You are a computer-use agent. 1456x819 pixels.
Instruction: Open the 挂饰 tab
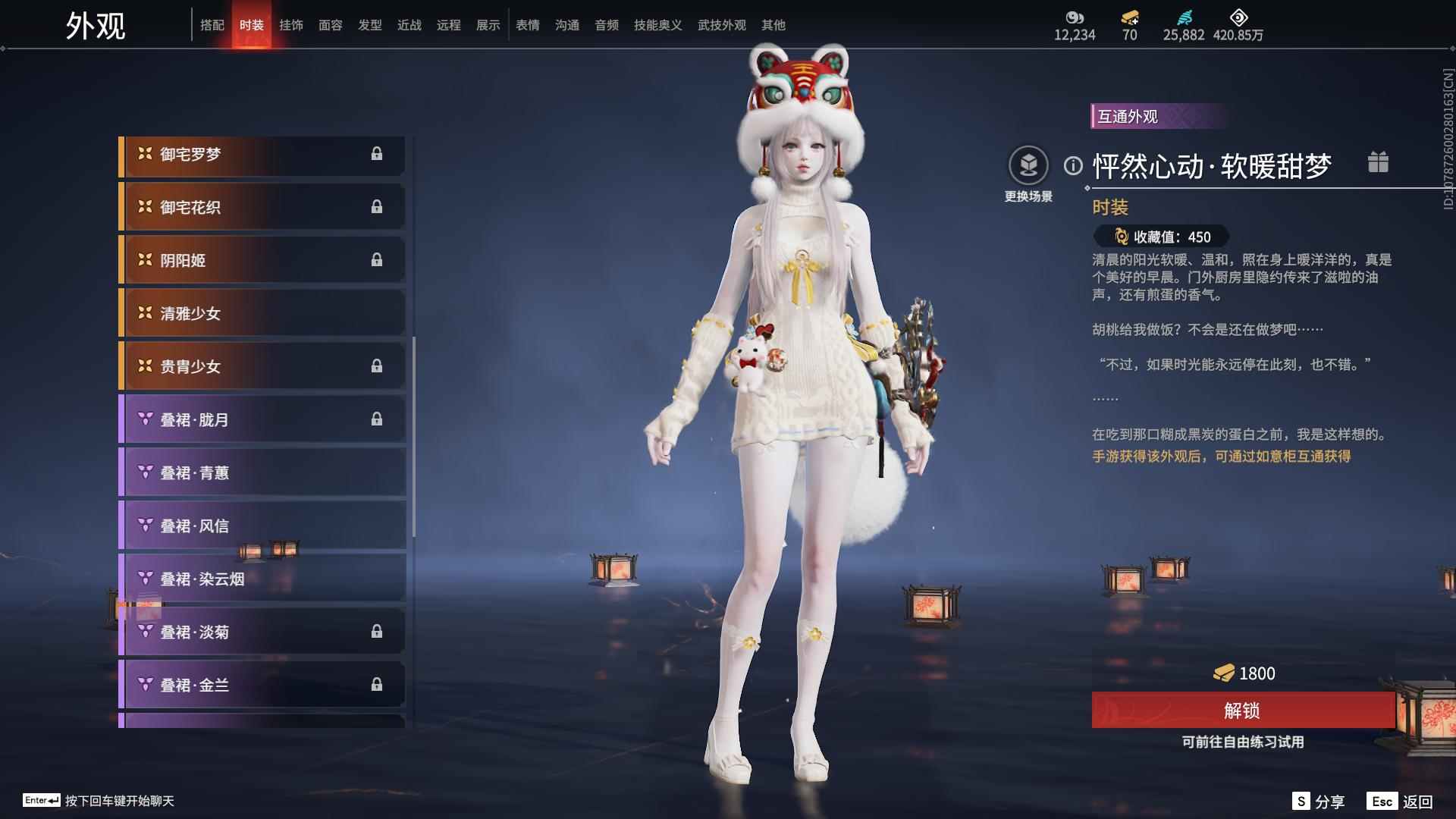(x=292, y=25)
